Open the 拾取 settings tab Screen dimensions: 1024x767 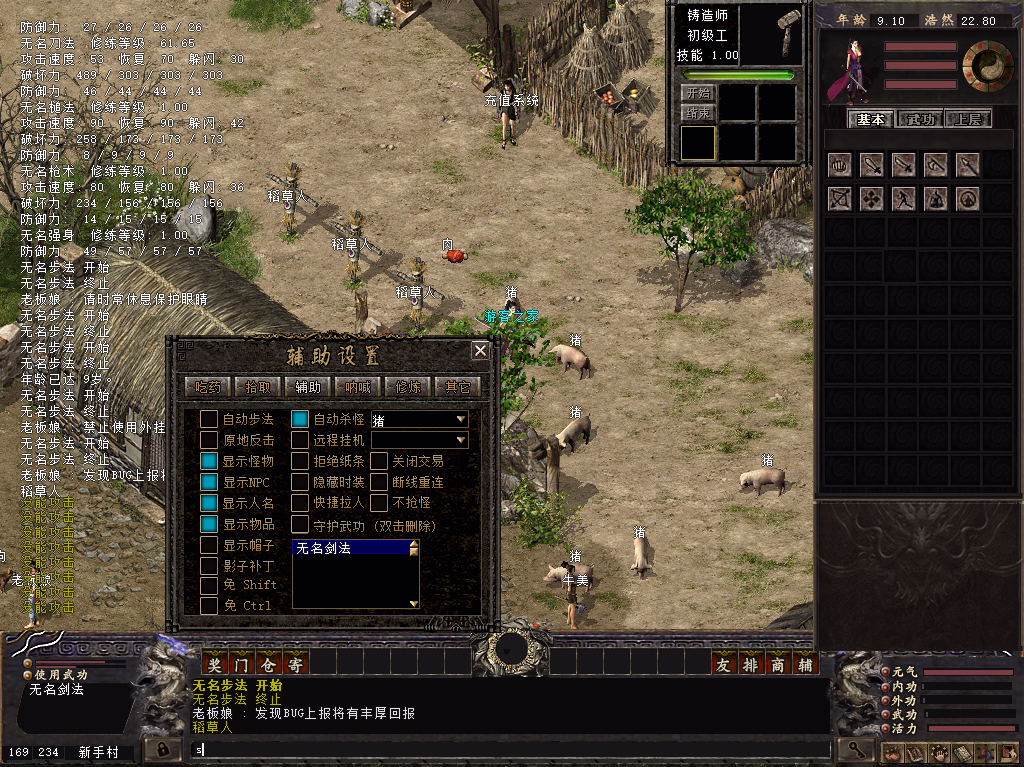[x=257, y=387]
